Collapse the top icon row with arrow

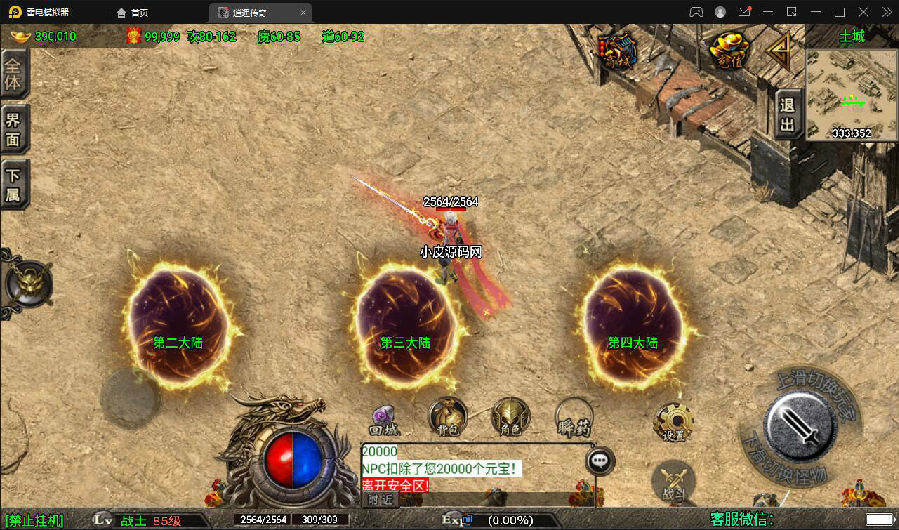pyautogui.click(x=780, y=47)
